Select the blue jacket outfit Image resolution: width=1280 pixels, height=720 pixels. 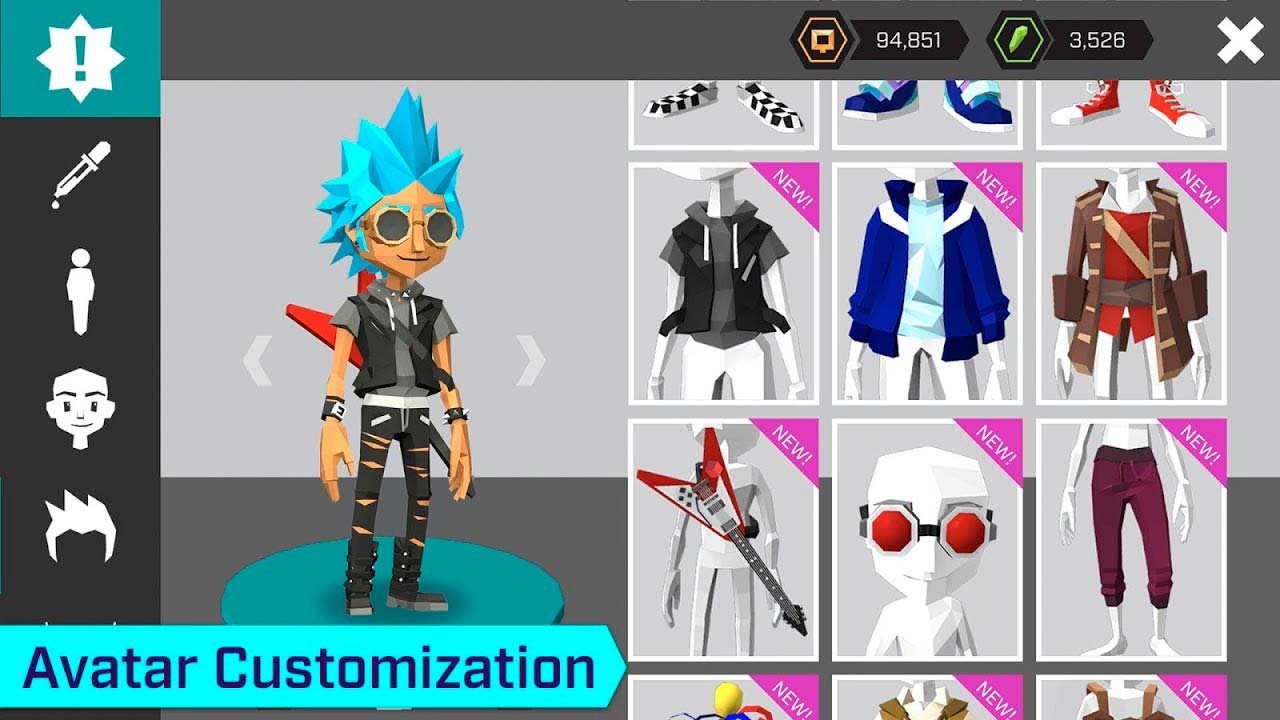(927, 283)
